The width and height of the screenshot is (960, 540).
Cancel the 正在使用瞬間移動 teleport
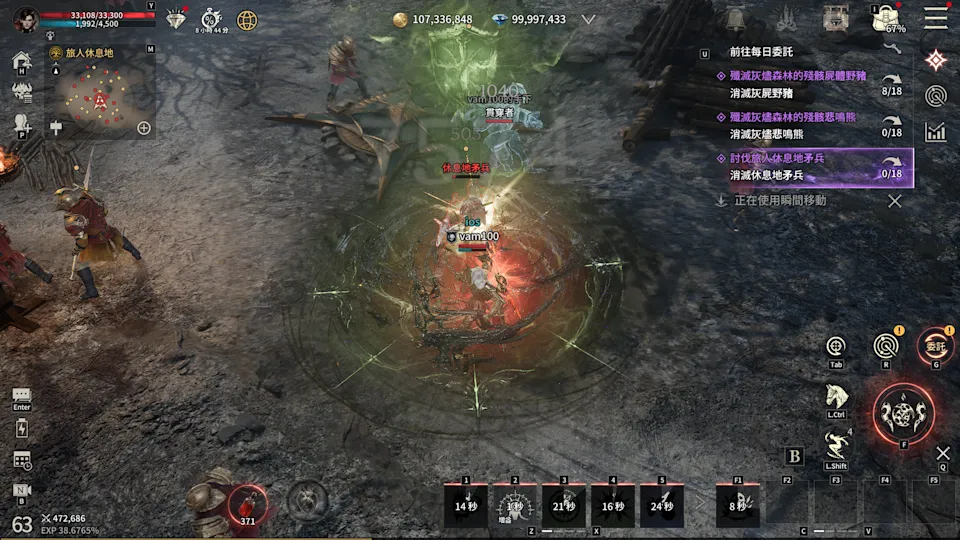895,201
